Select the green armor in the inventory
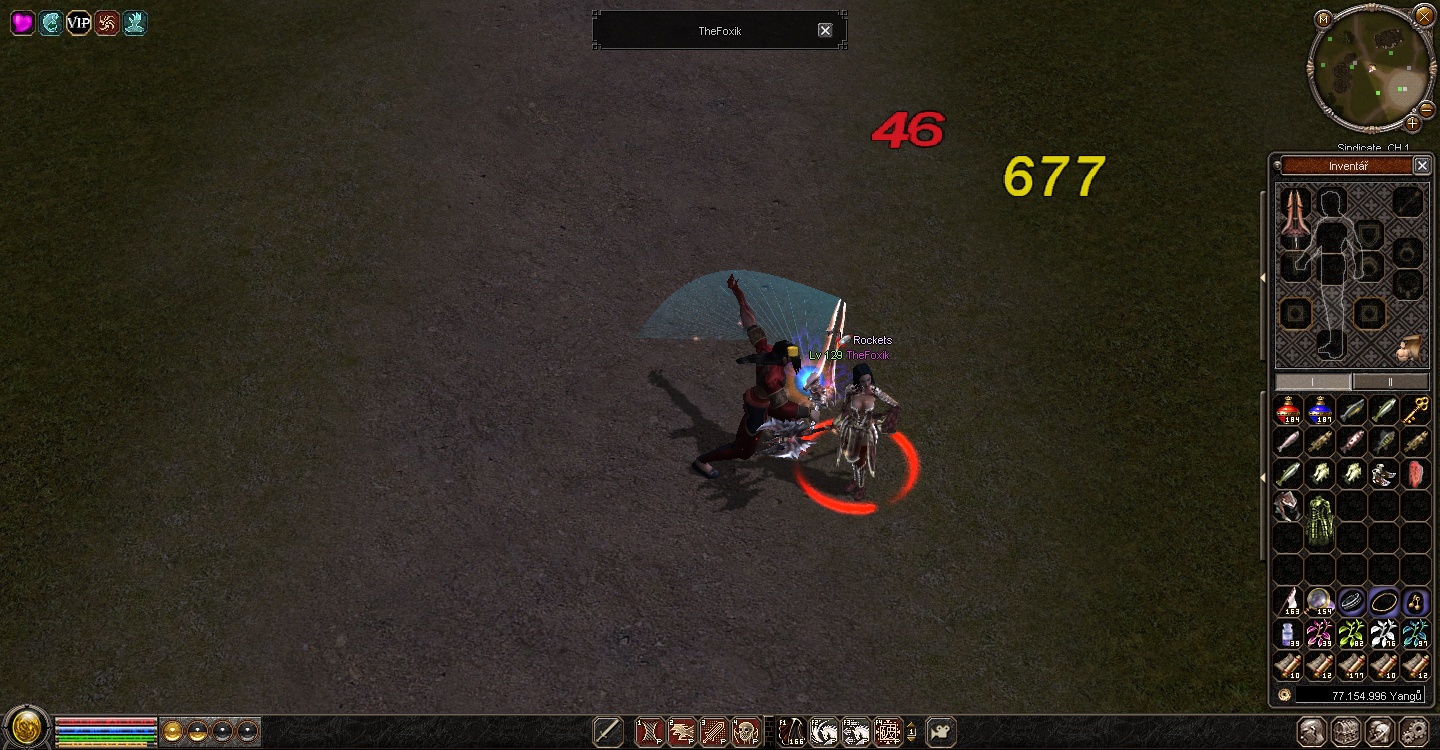This screenshot has width=1440, height=750. tap(1320, 520)
